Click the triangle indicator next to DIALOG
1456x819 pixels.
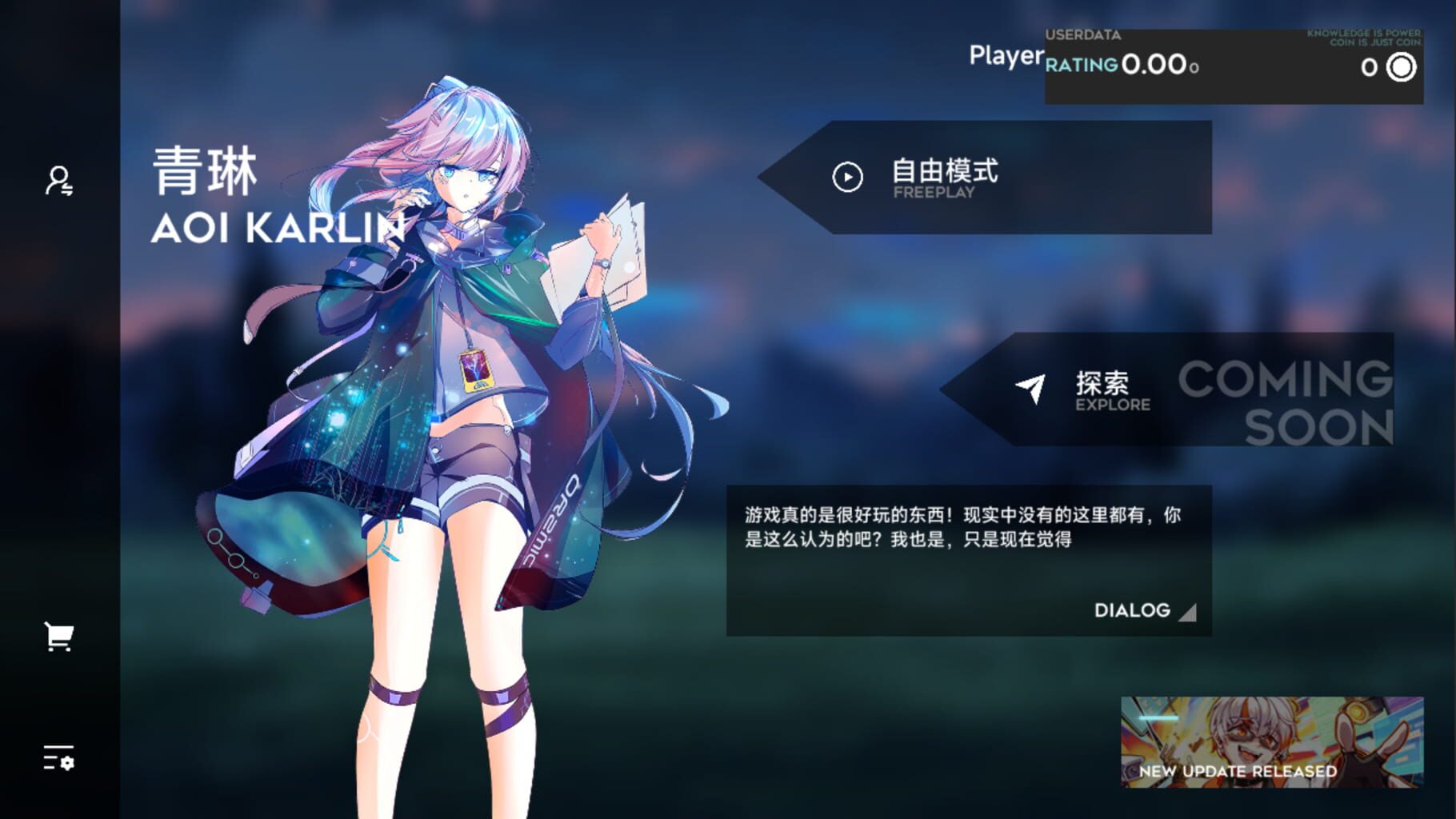coord(1187,613)
